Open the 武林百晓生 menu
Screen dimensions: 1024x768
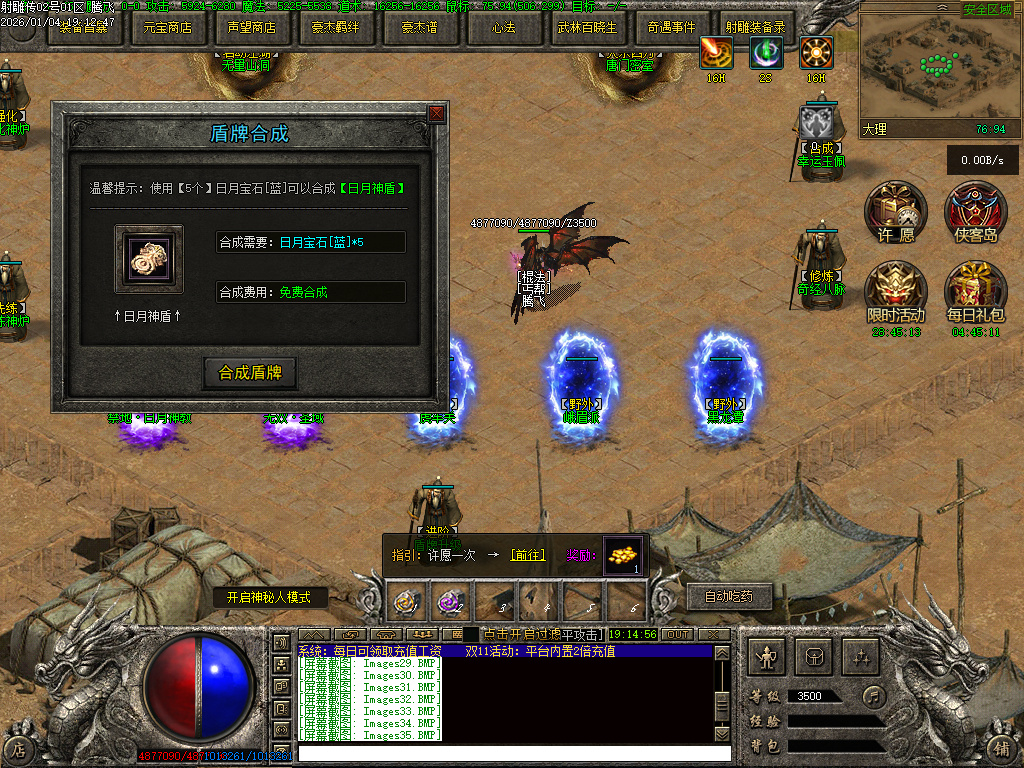pyautogui.click(x=587, y=28)
